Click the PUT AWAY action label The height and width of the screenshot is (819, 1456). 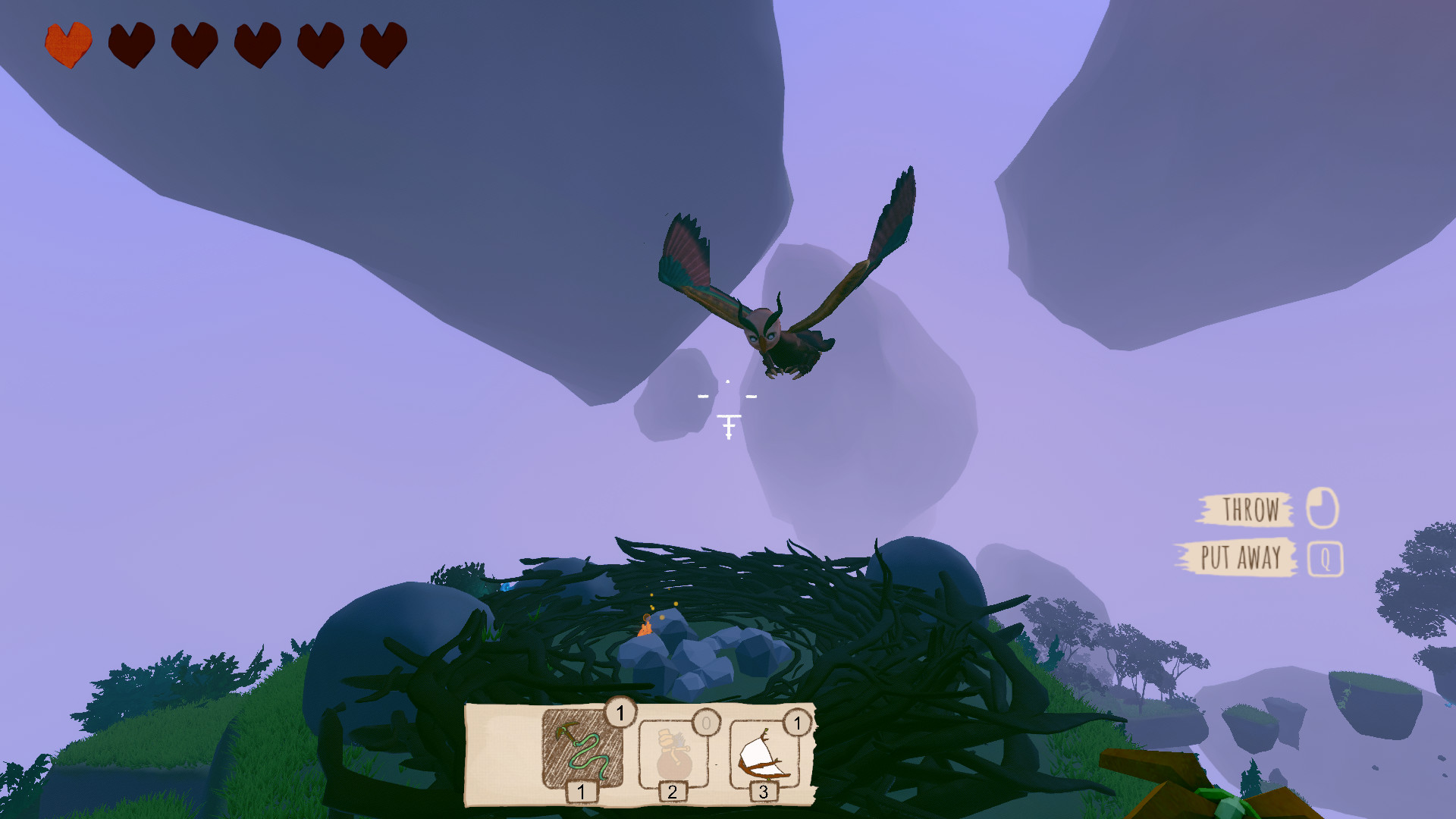pyautogui.click(x=1241, y=557)
